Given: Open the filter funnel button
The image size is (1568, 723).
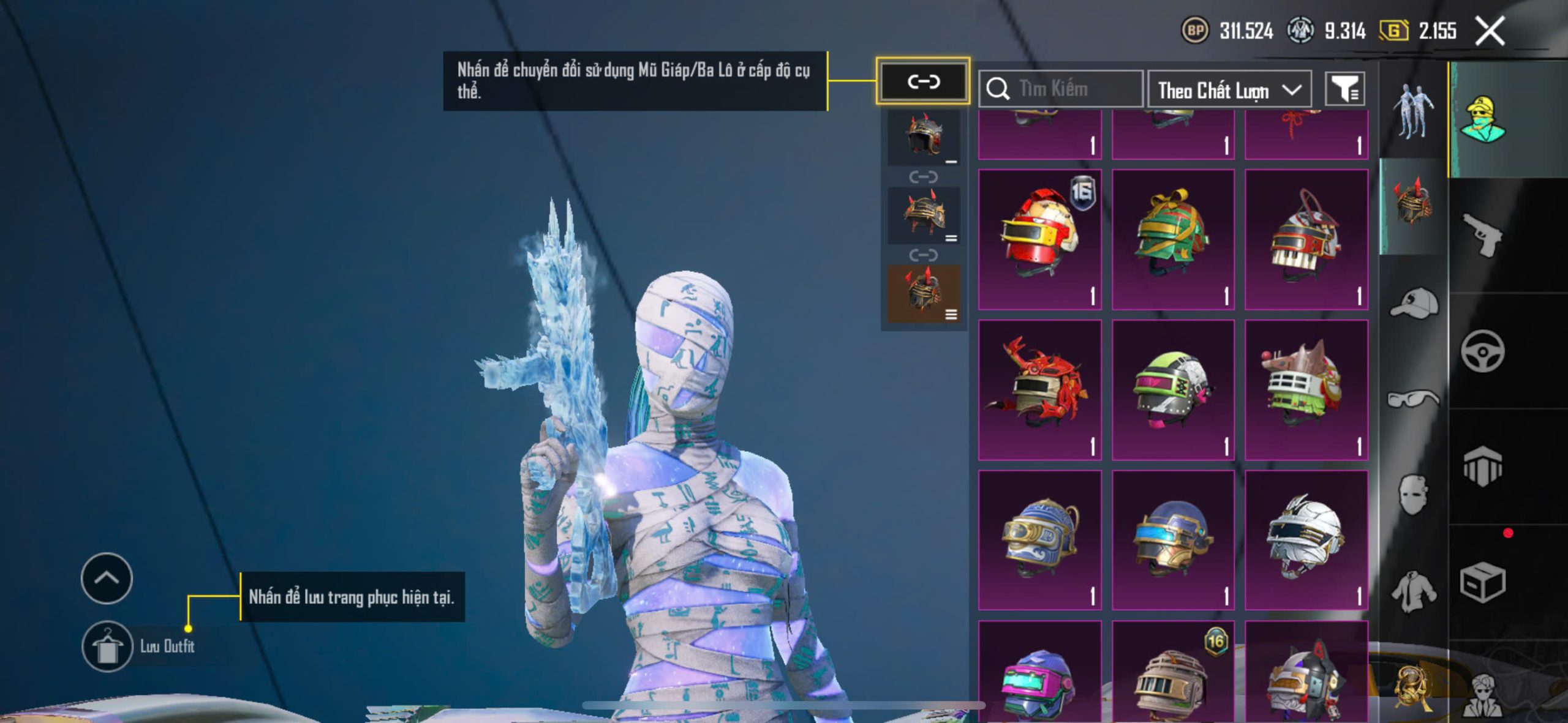Looking at the screenshot, I should [1344, 90].
